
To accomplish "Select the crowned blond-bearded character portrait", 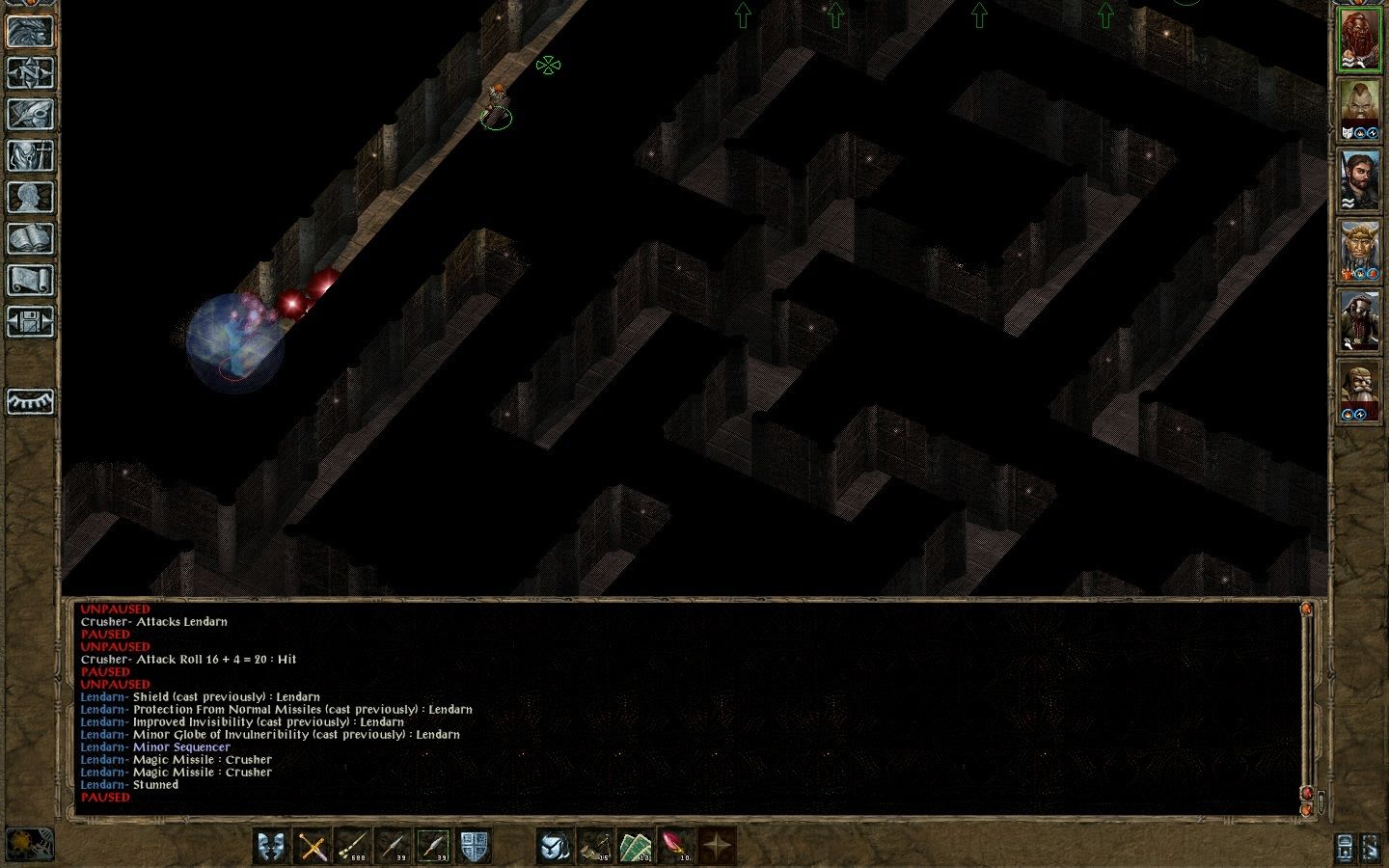I will pos(1358,250).
